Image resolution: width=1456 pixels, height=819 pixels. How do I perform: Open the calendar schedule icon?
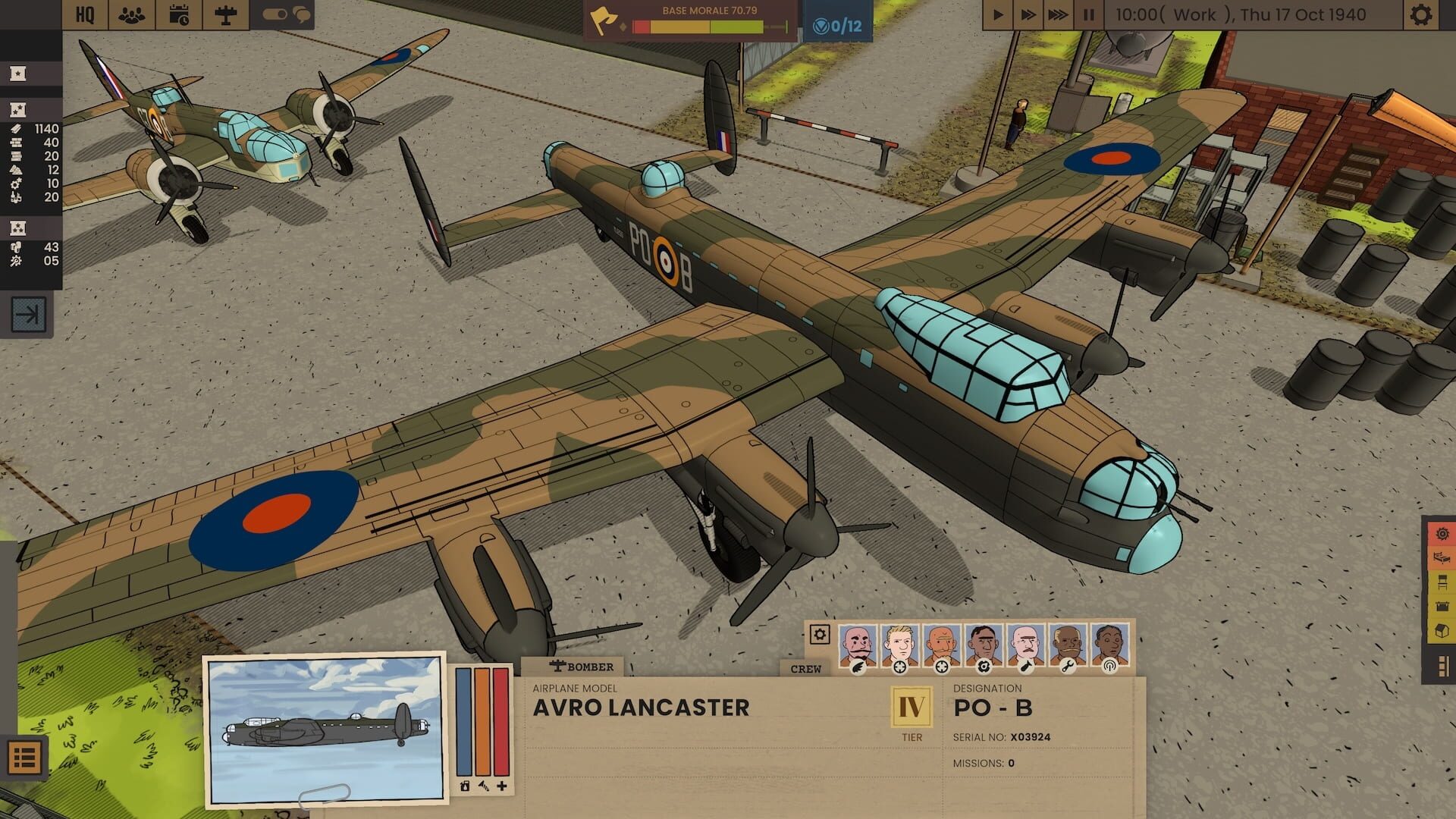178,13
